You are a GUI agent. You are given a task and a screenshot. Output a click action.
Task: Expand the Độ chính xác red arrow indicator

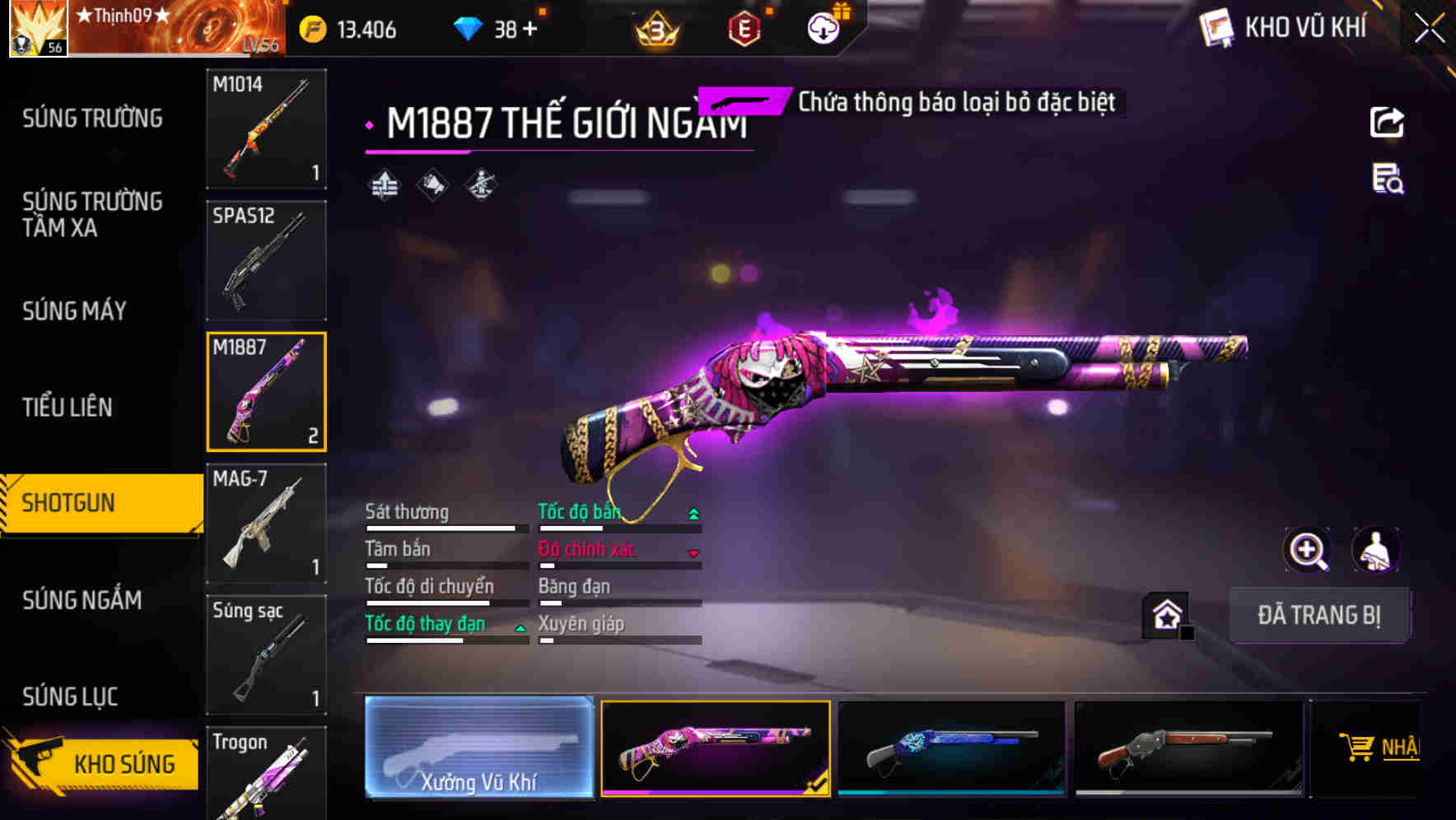[x=694, y=553]
